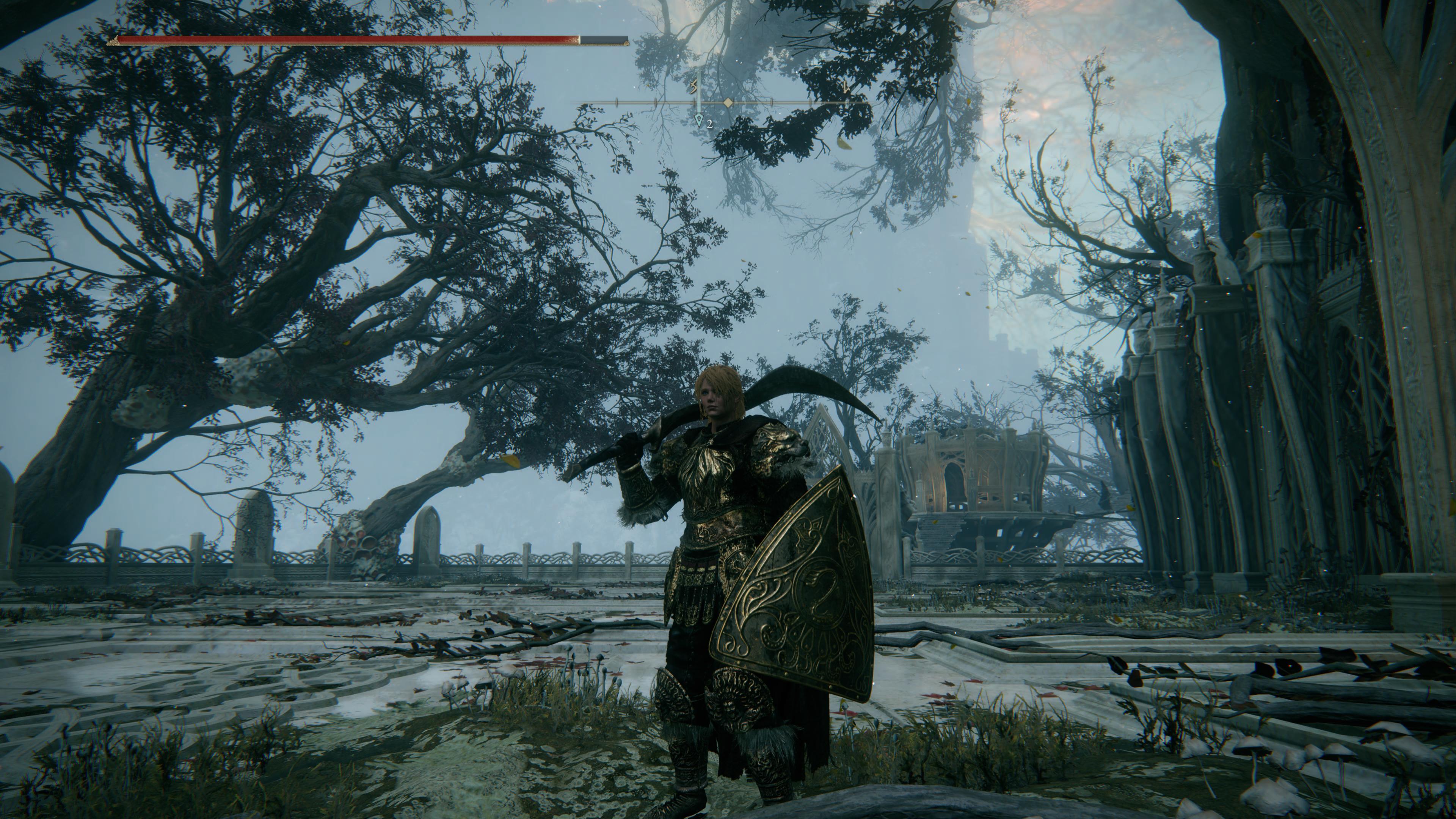1456x819 pixels.
Task: Click the blue waypoint beacon marker on compass
Action: pyautogui.click(x=699, y=120)
